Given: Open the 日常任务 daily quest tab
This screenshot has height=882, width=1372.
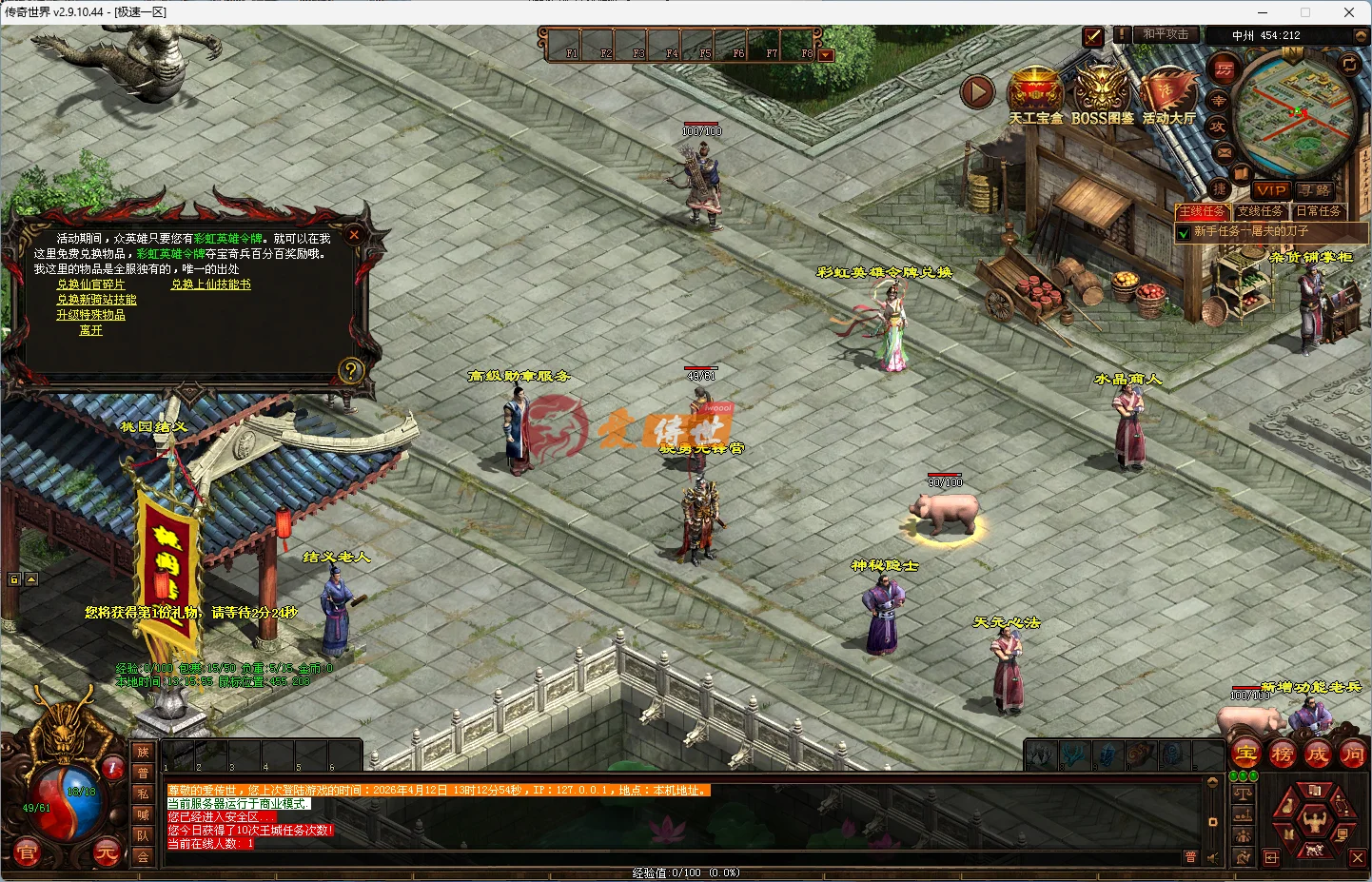Looking at the screenshot, I should (x=1320, y=211).
